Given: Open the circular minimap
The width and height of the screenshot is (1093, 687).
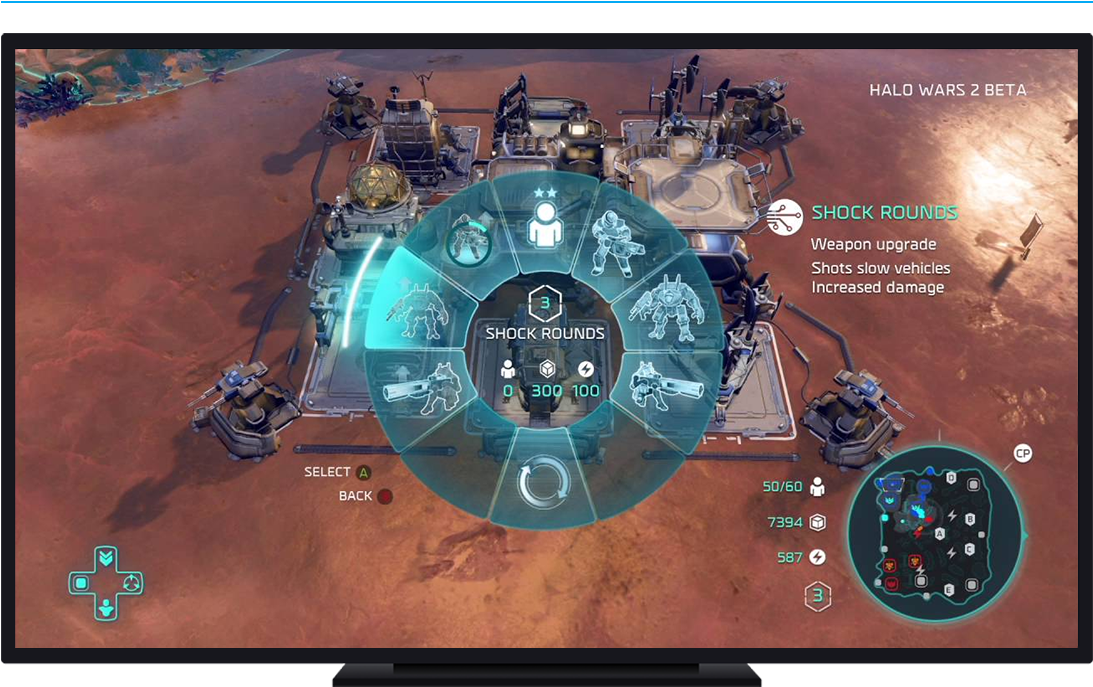Looking at the screenshot, I should pos(934,532).
